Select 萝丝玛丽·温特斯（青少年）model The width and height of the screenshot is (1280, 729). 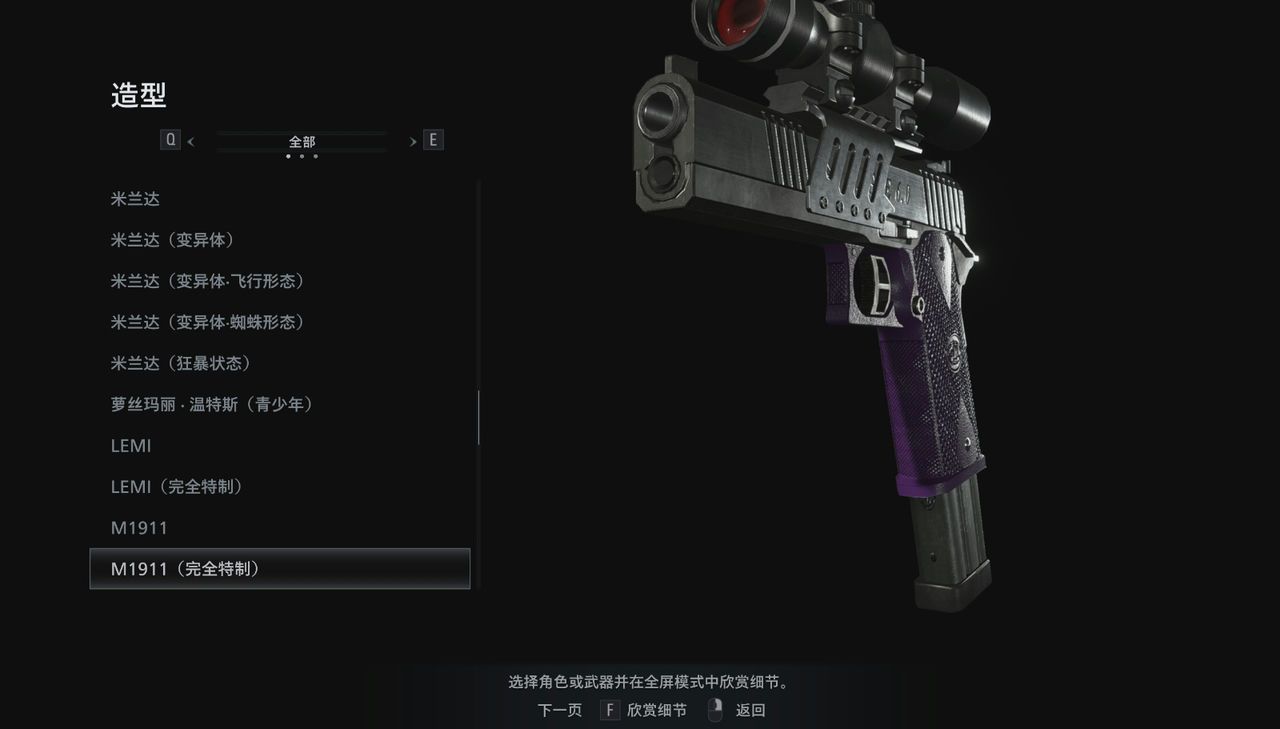212,404
